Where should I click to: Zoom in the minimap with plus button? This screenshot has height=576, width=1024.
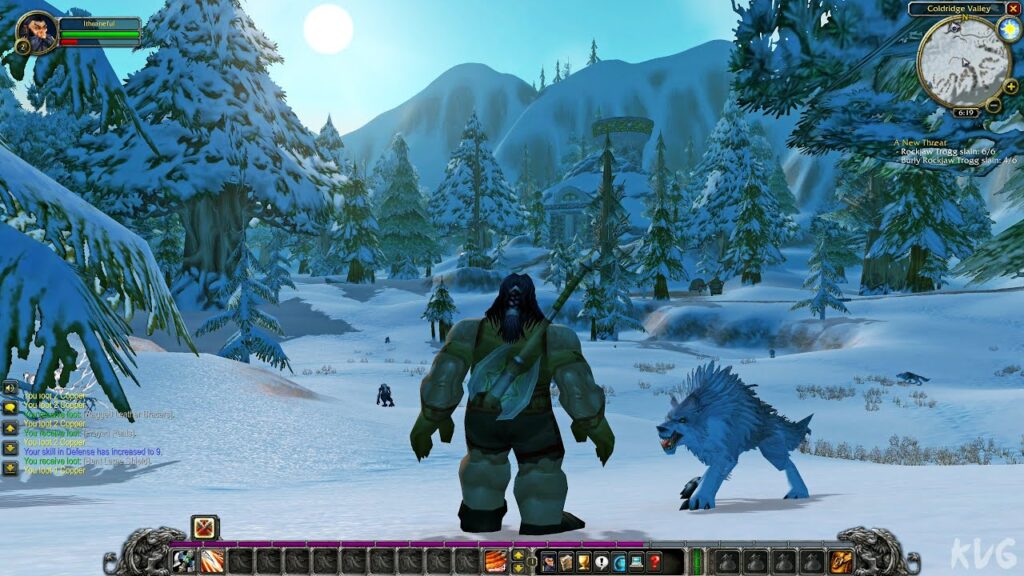click(1009, 86)
